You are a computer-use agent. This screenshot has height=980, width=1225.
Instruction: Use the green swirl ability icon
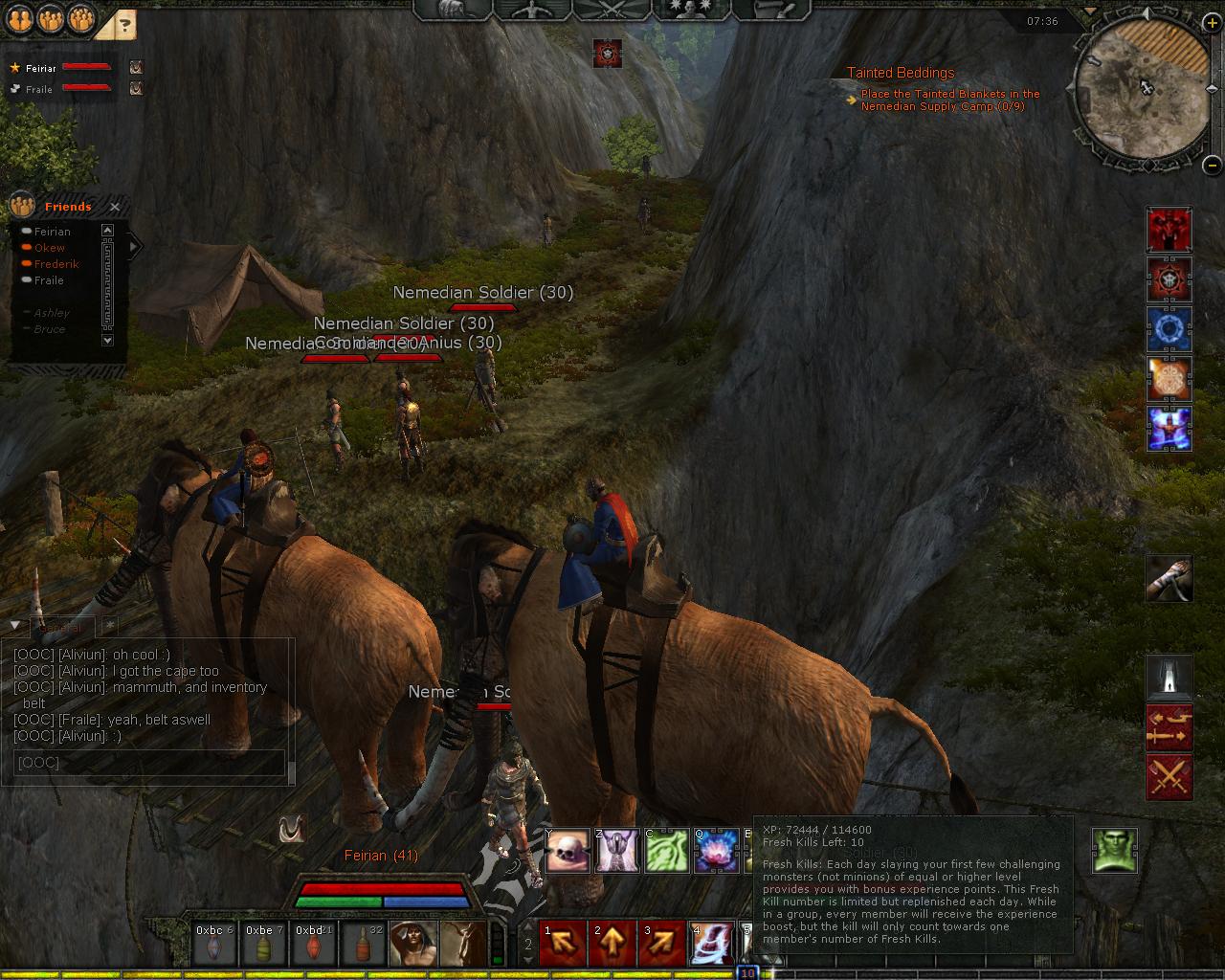[x=667, y=851]
